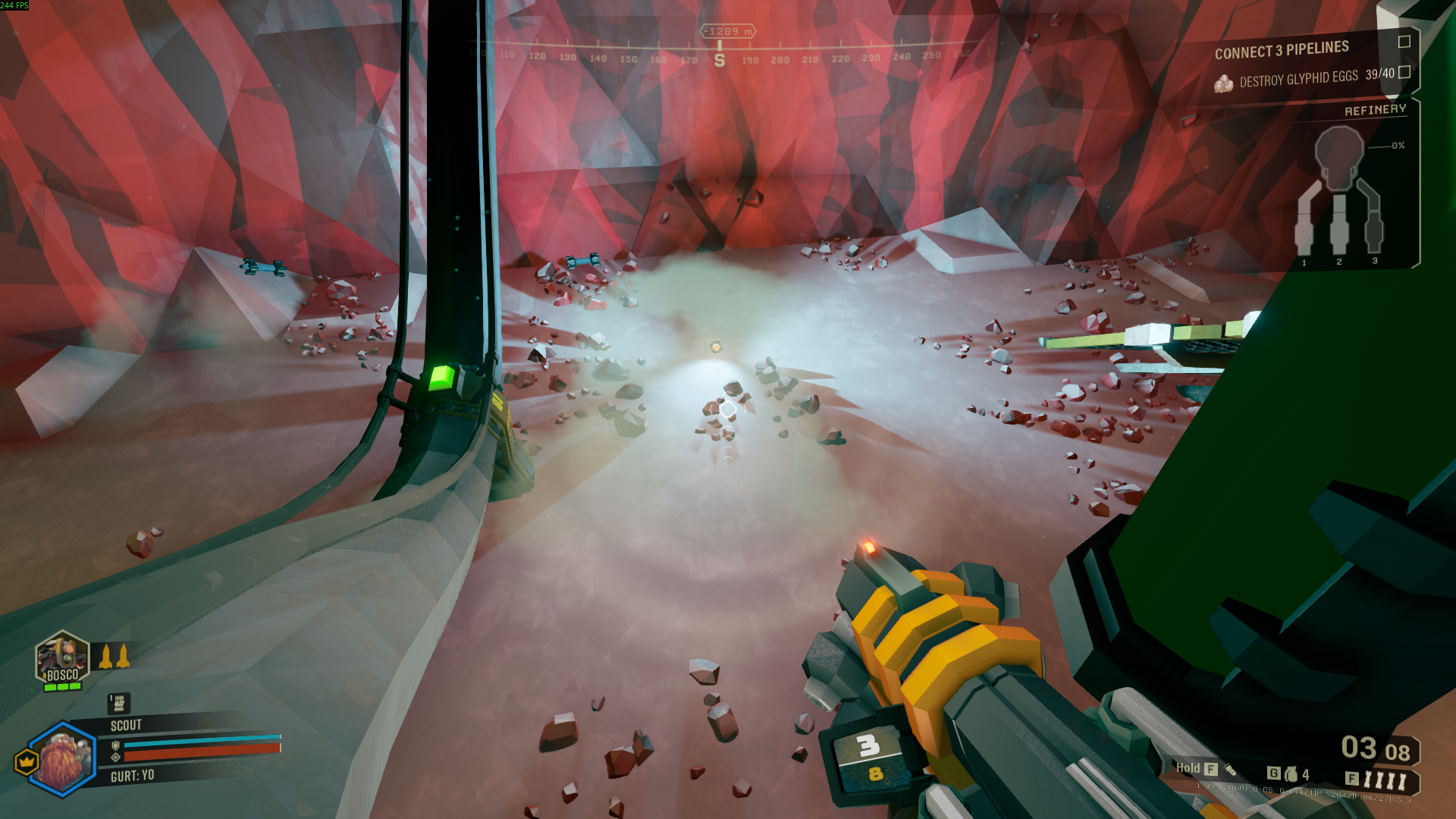Click the compass heading strip
1456x819 pixels.
tap(719, 58)
